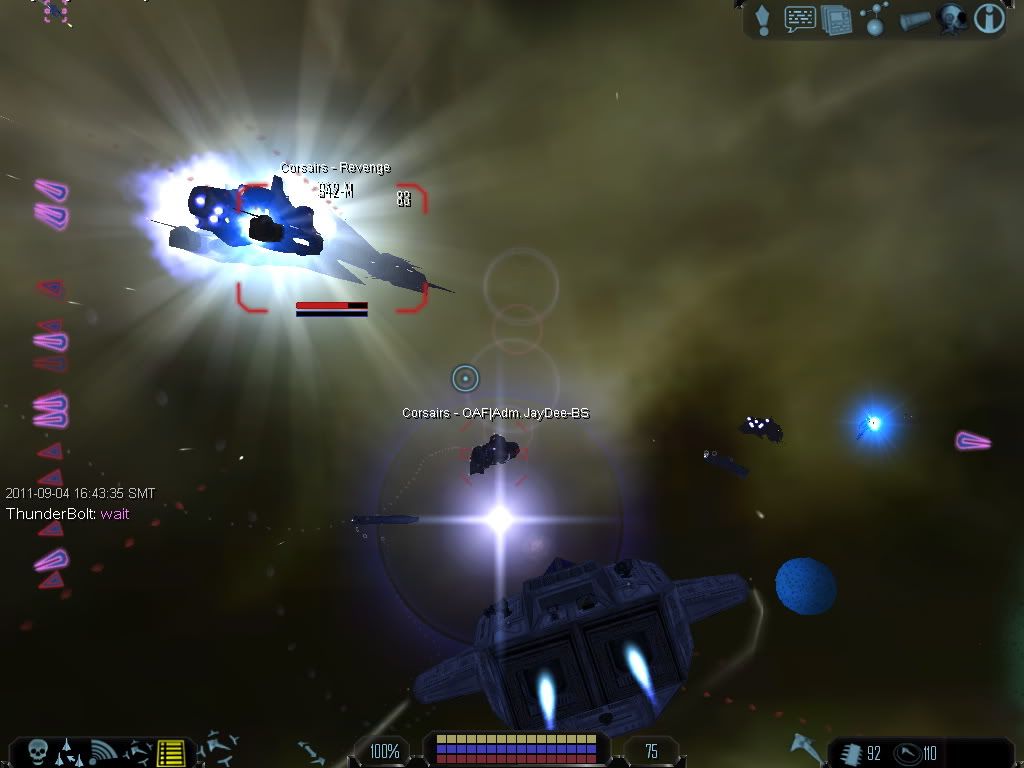Target the Corsairs - Revenge ship bracket
This screenshot has width=1024, height=768.
tap(332, 247)
